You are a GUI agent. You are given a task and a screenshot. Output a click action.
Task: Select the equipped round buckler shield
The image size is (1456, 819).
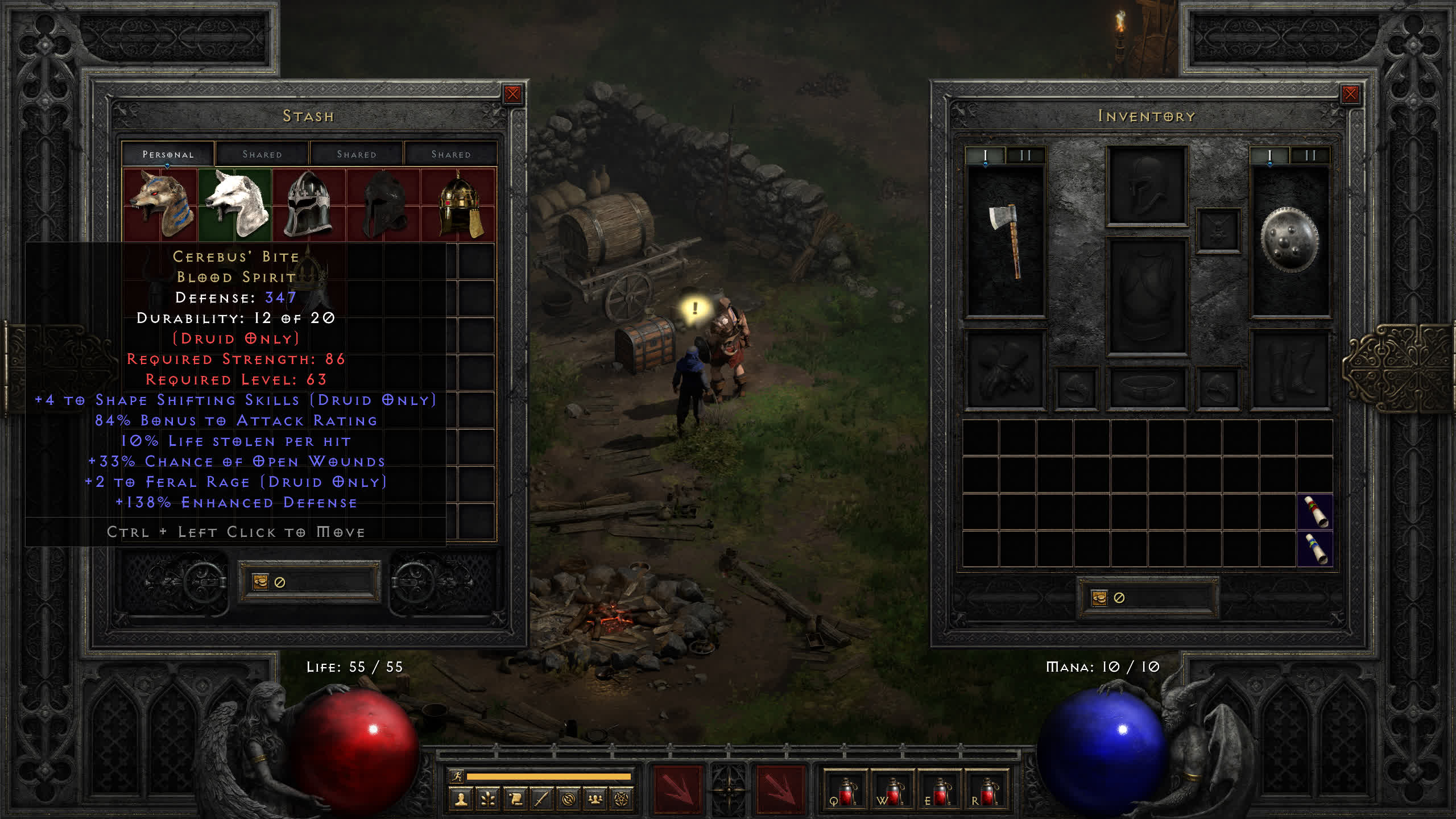coord(1289,241)
